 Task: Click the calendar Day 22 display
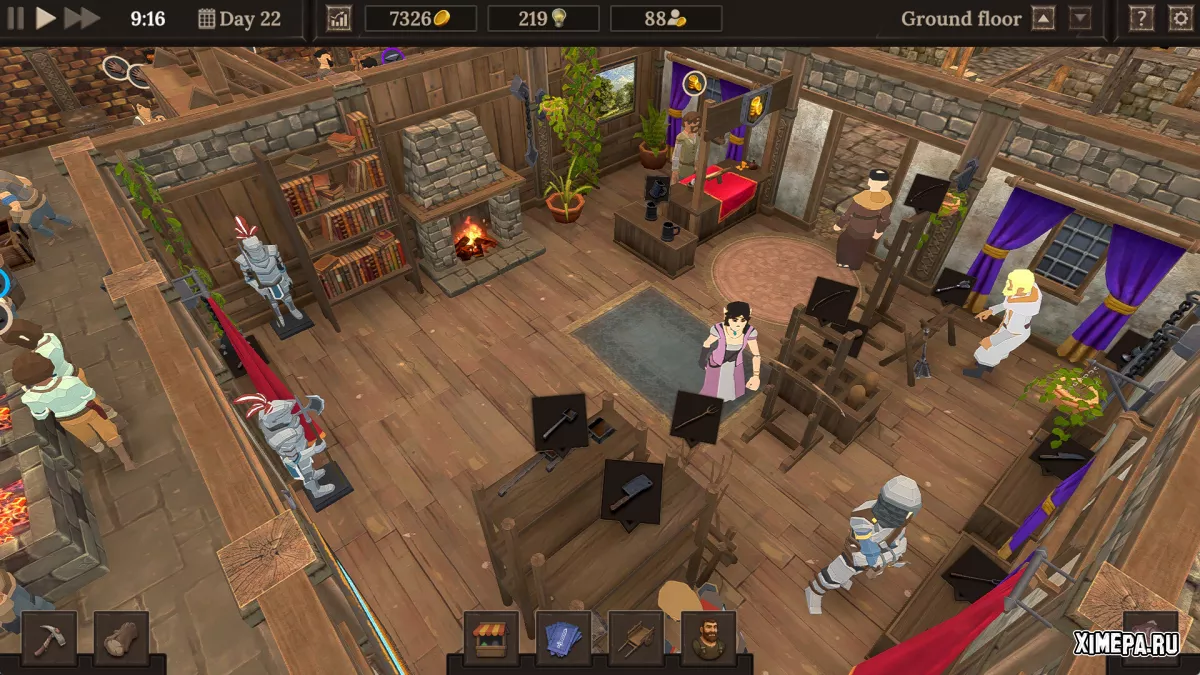pos(240,19)
